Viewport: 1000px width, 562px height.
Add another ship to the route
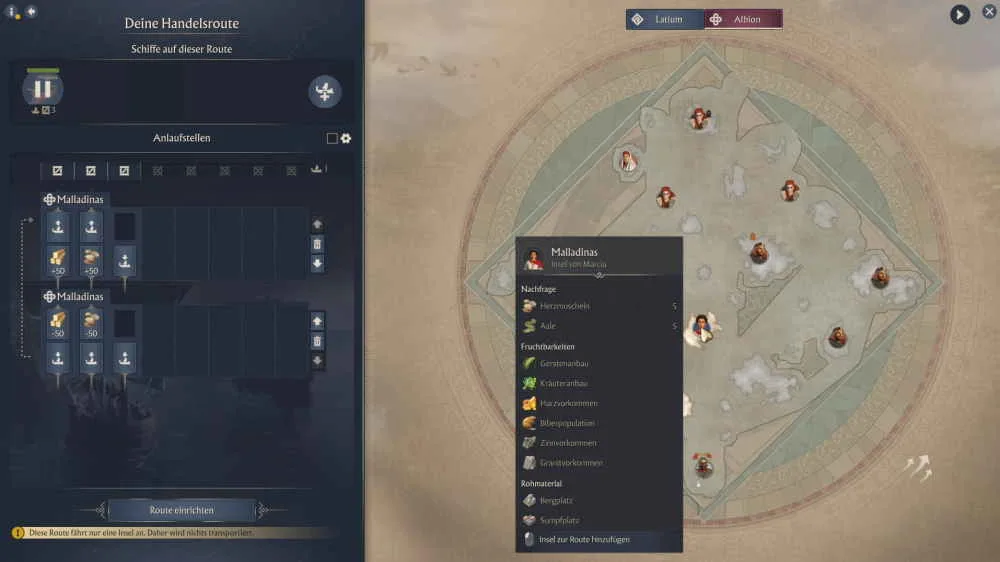coord(325,92)
